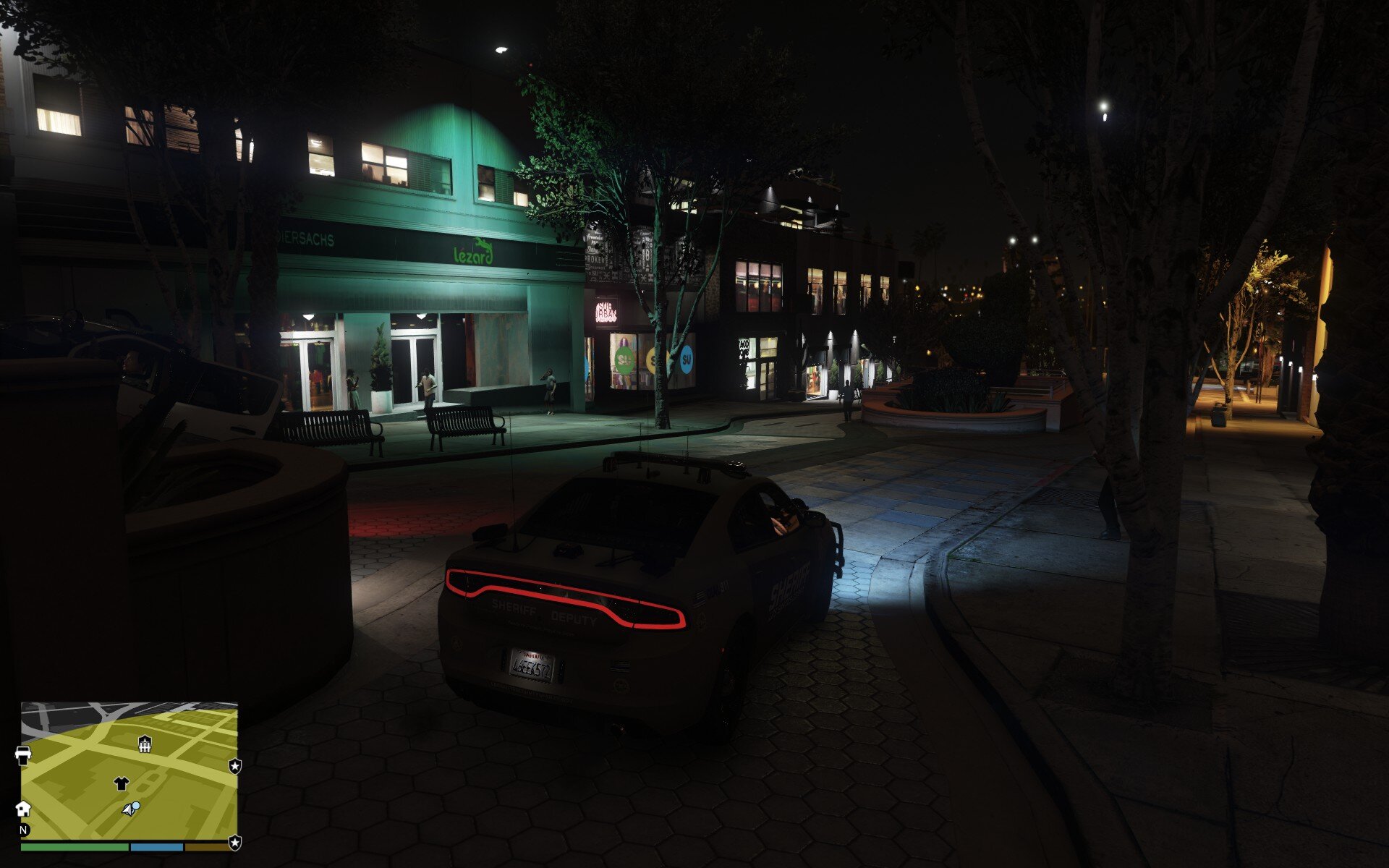Click the blue armor bar
Viewport: 1389px width, 868px height.
coord(157,848)
